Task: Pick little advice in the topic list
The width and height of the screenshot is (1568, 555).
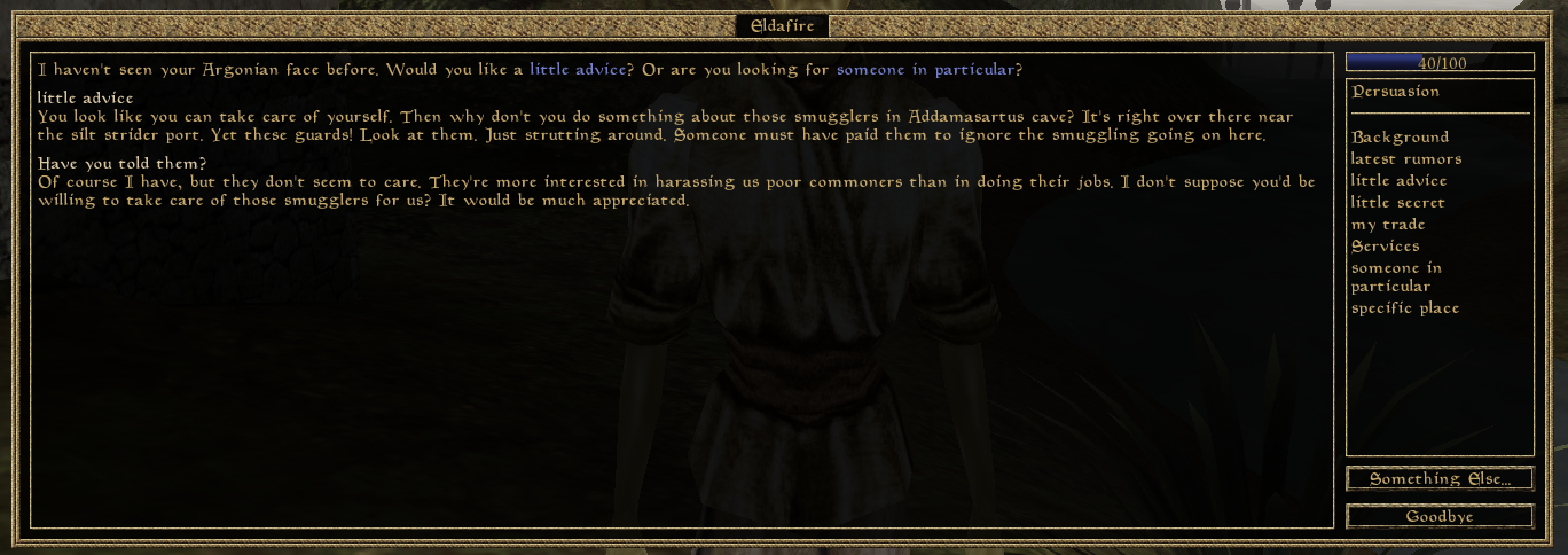Action: tap(1398, 181)
